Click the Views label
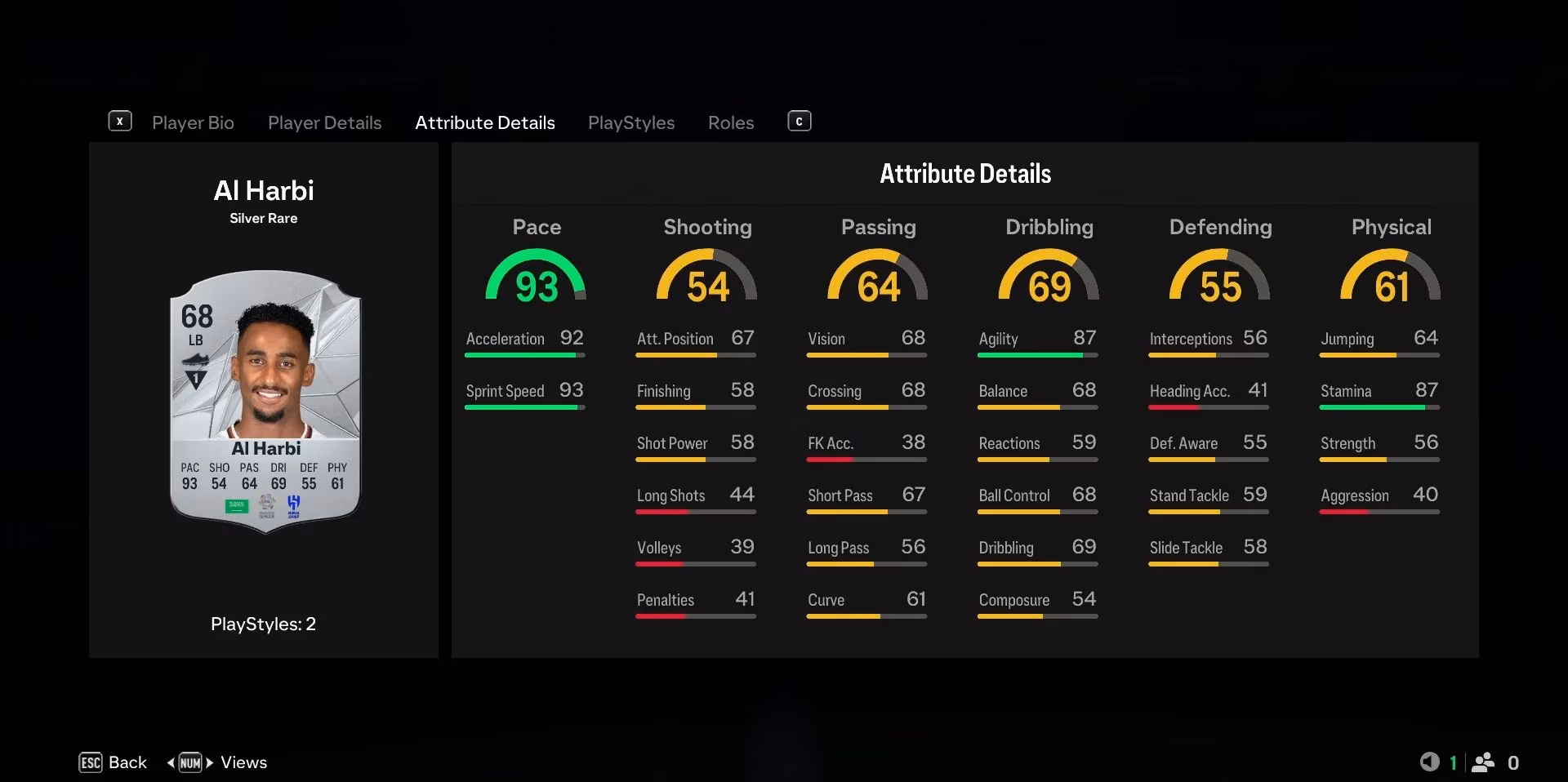Image resolution: width=1568 pixels, height=782 pixels. (243, 762)
